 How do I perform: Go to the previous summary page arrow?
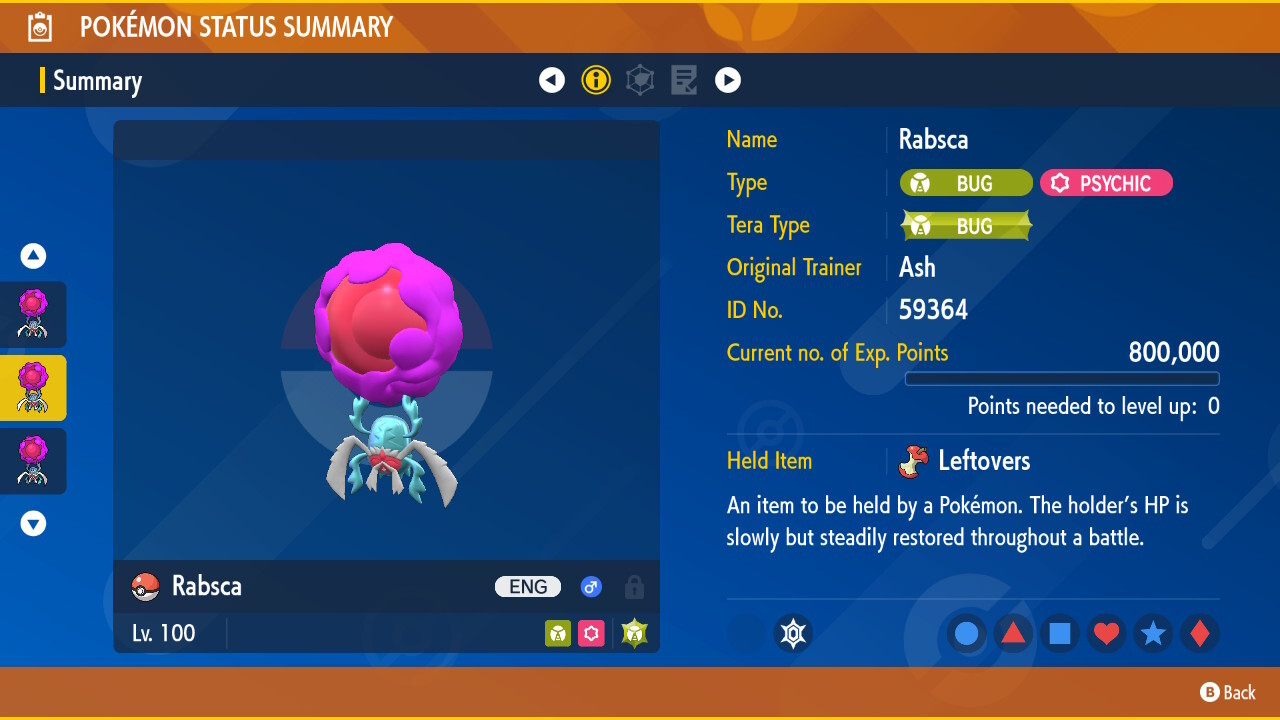pyautogui.click(x=552, y=80)
